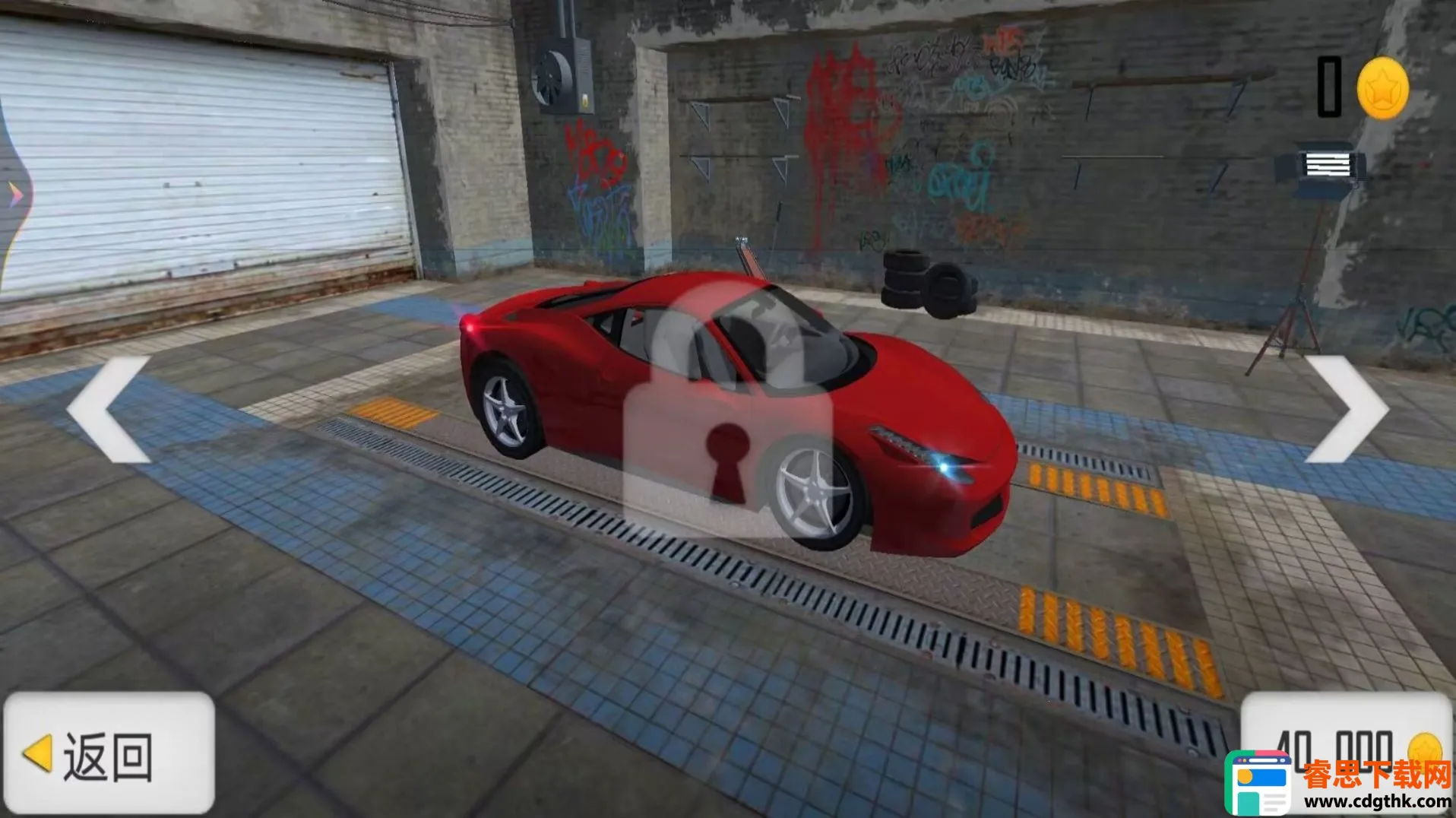Click the gold star coin icon
The image size is (1456, 818).
(1382, 89)
